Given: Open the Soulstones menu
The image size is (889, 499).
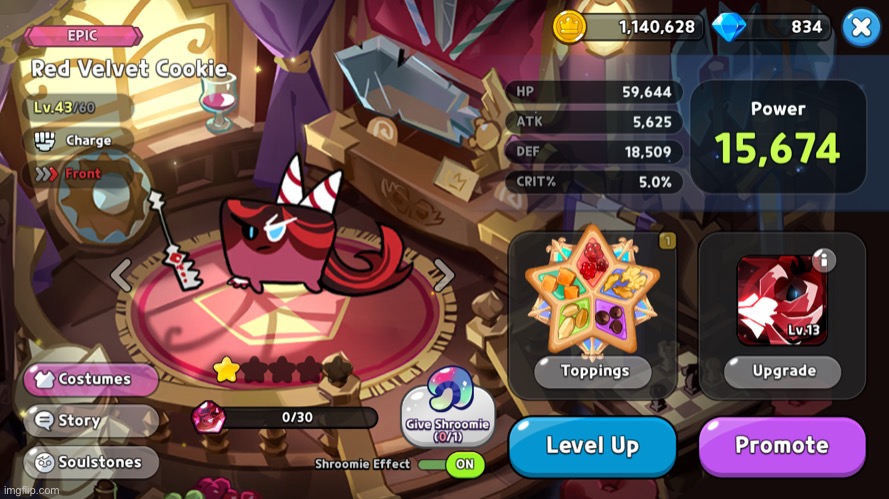Looking at the screenshot, I should point(92,462).
